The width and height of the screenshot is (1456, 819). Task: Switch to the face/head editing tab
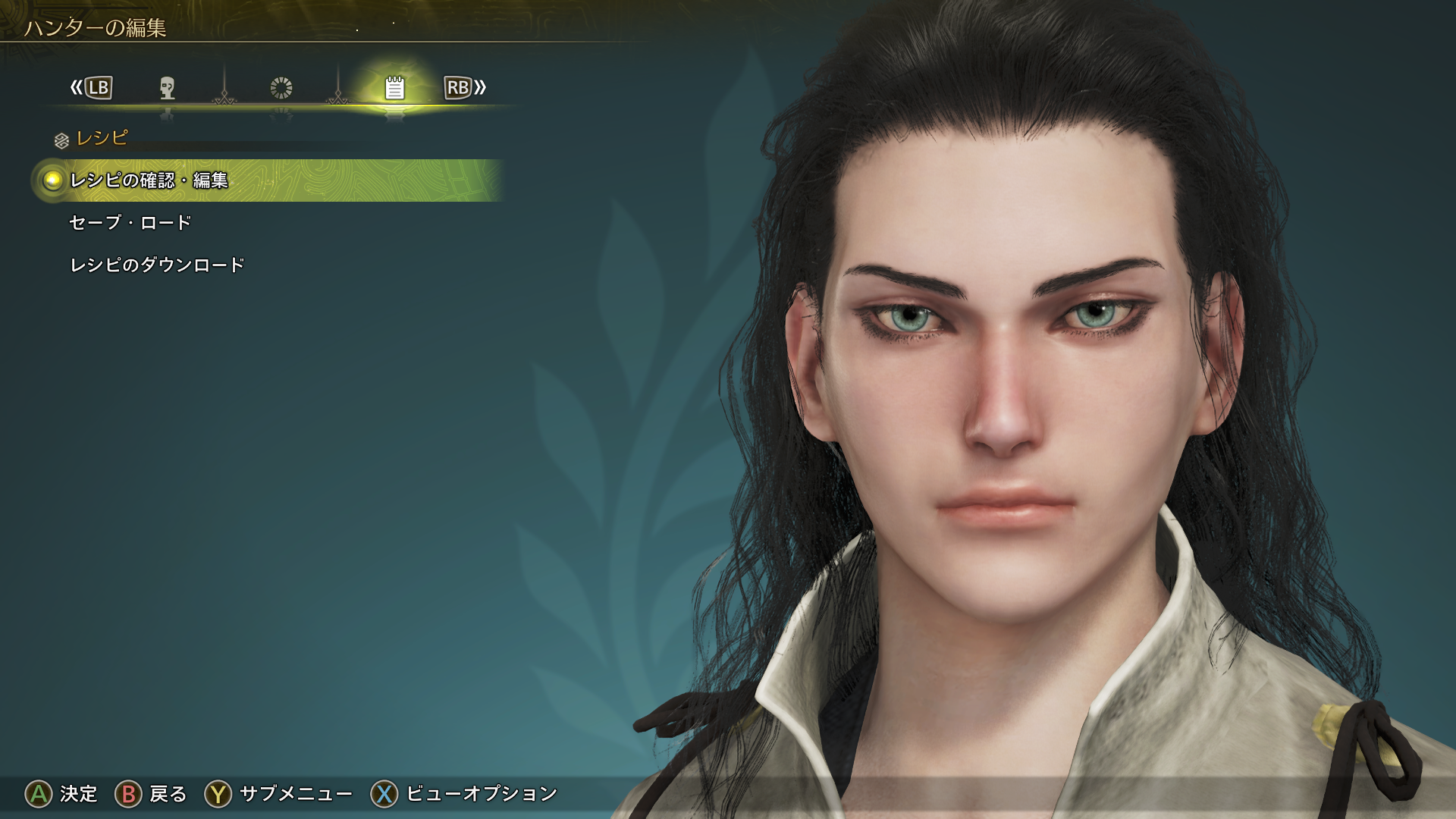pos(168,88)
